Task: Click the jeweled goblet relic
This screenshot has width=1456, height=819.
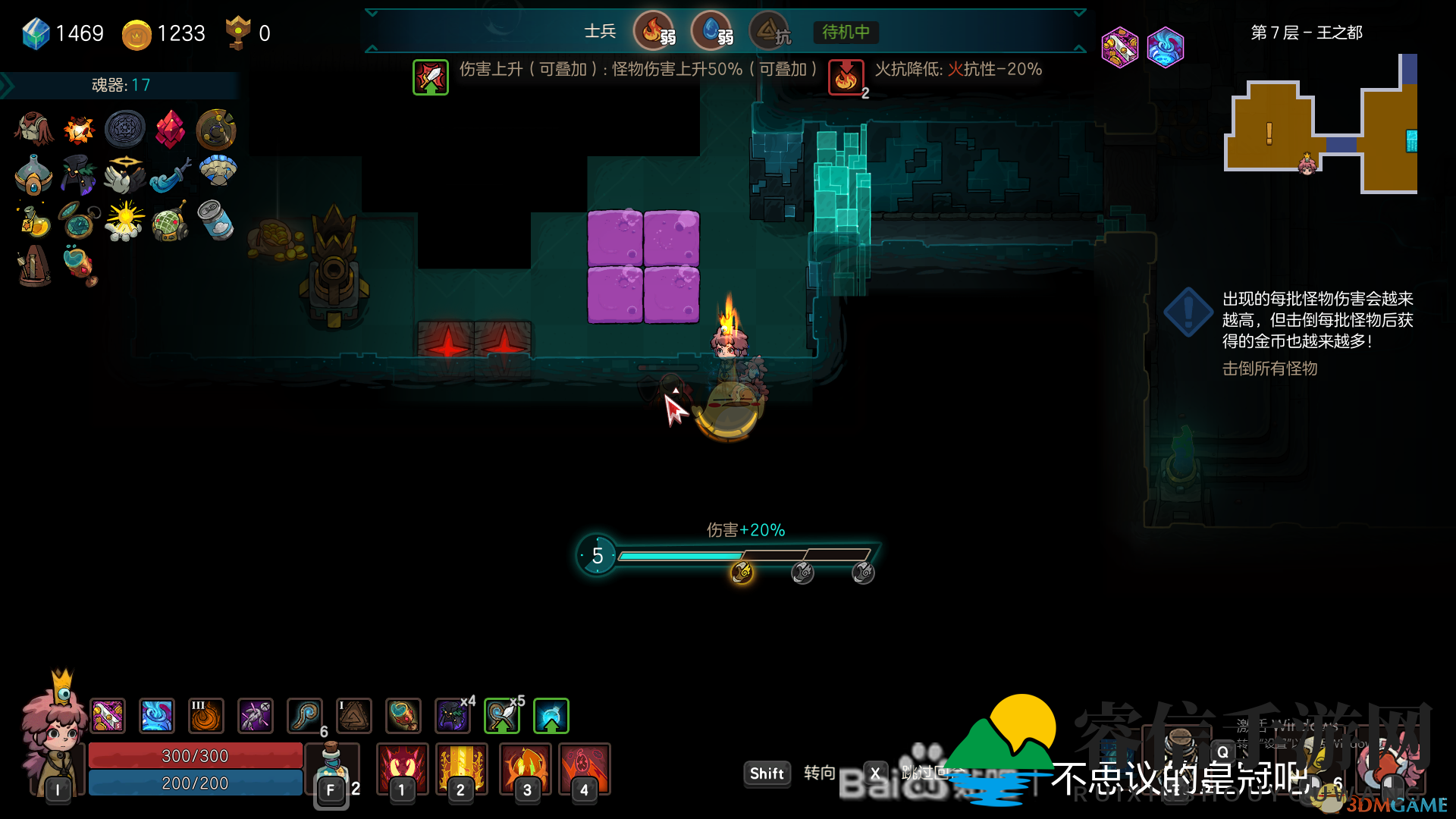Action: 80,265
